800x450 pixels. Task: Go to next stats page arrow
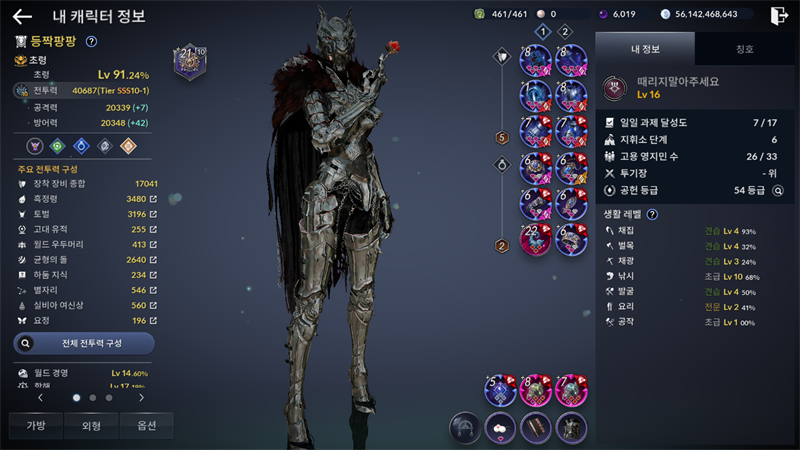141,397
